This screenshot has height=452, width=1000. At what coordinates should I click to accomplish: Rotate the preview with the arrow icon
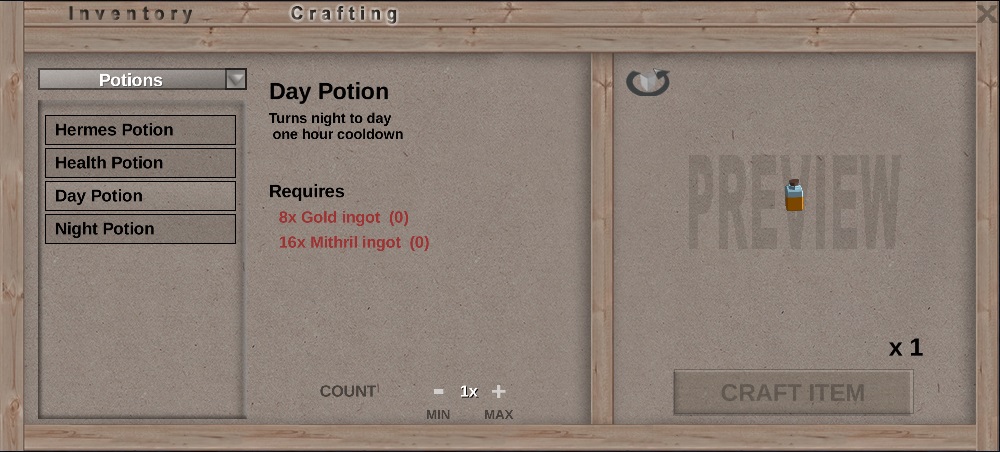(x=648, y=82)
